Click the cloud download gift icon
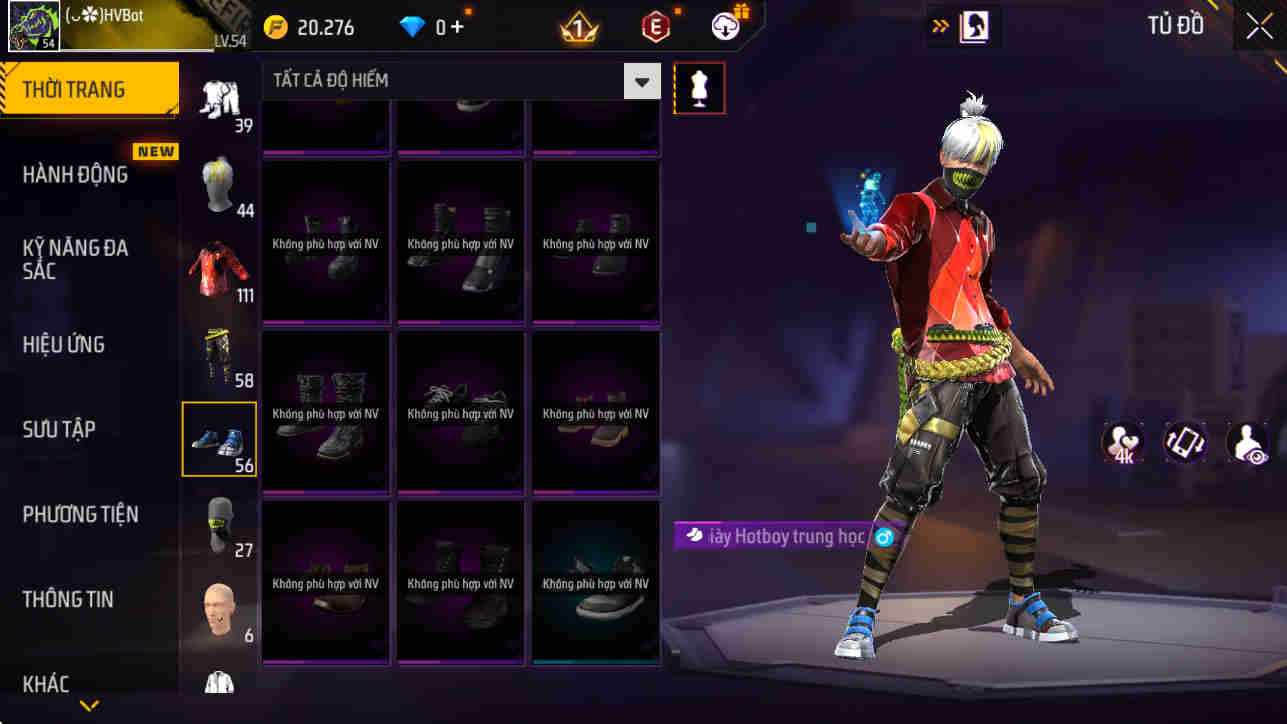This screenshot has height=724, width=1287. pyautogui.click(x=723, y=26)
